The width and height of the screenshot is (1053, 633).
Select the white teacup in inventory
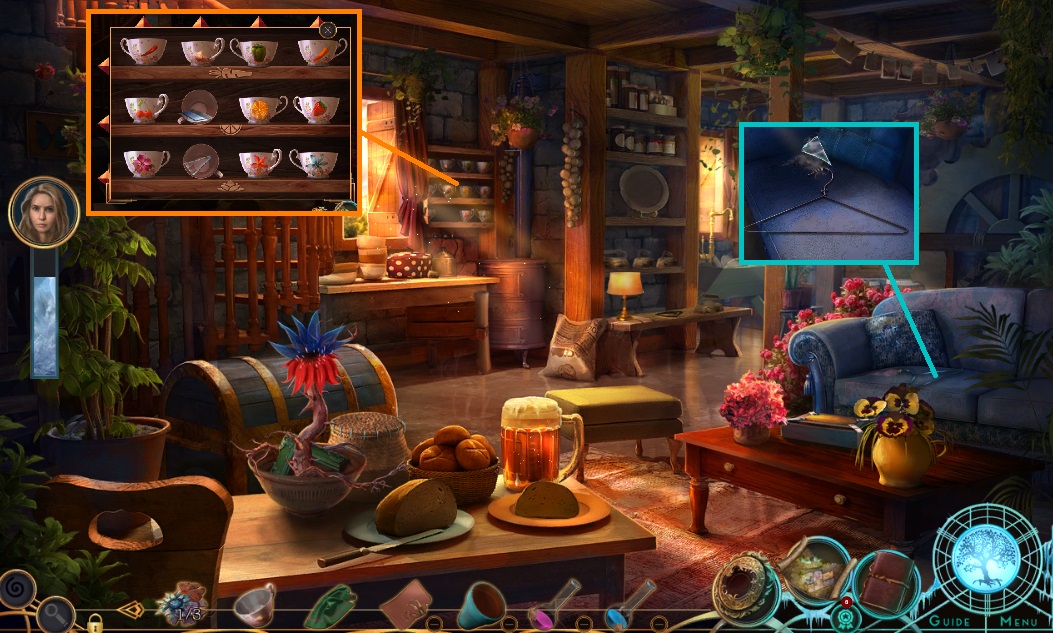[x=254, y=604]
